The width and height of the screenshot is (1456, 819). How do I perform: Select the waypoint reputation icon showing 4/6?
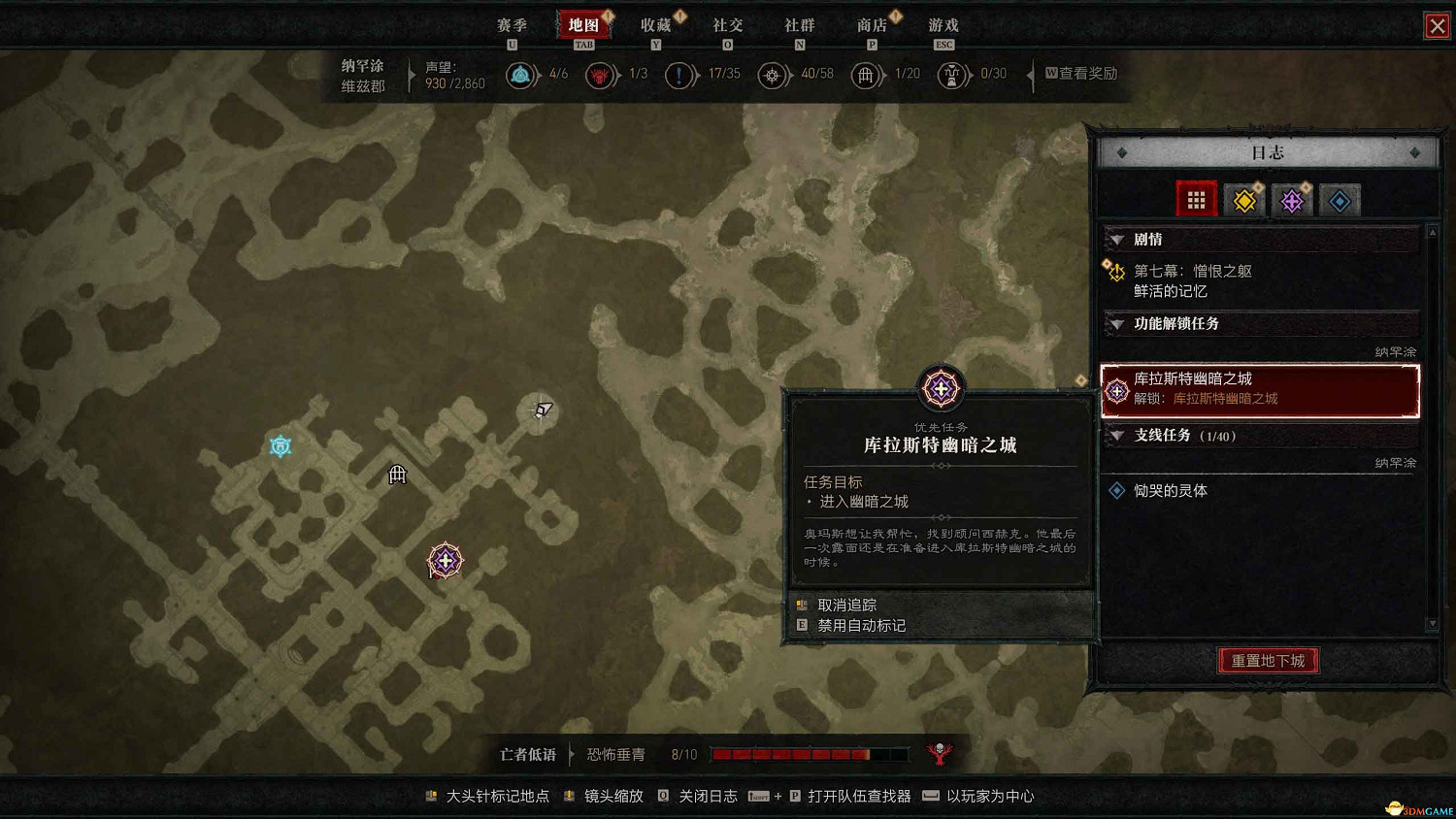(521, 75)
